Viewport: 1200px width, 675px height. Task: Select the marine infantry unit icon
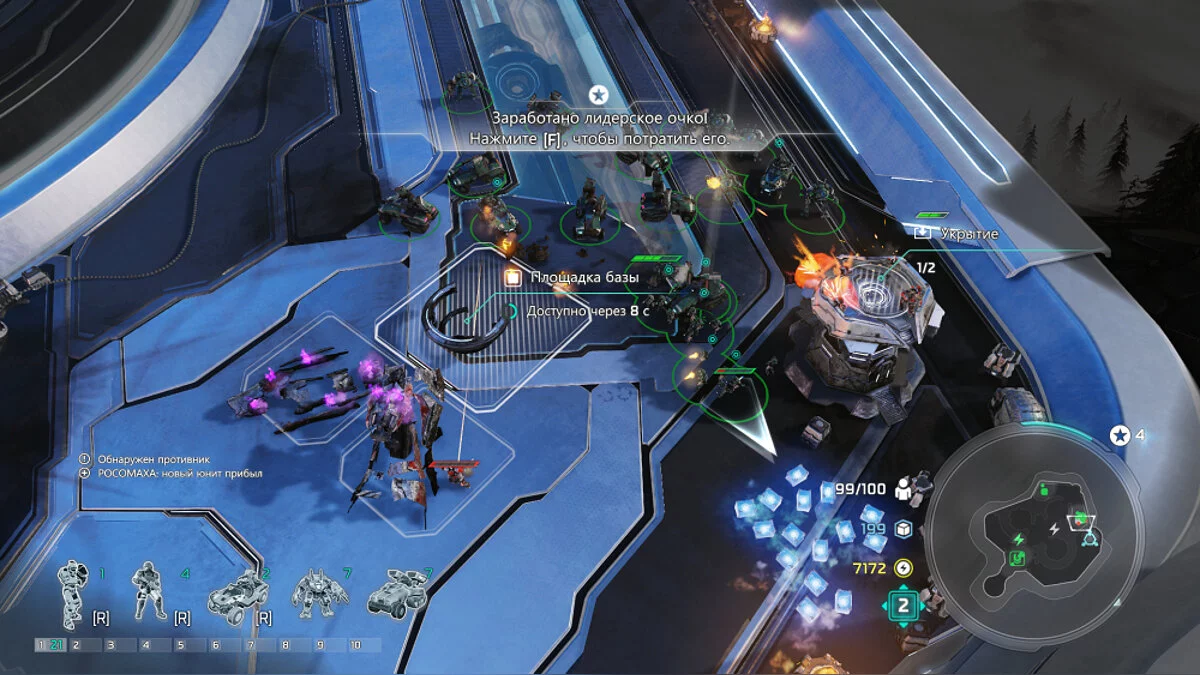coord(150,590)
